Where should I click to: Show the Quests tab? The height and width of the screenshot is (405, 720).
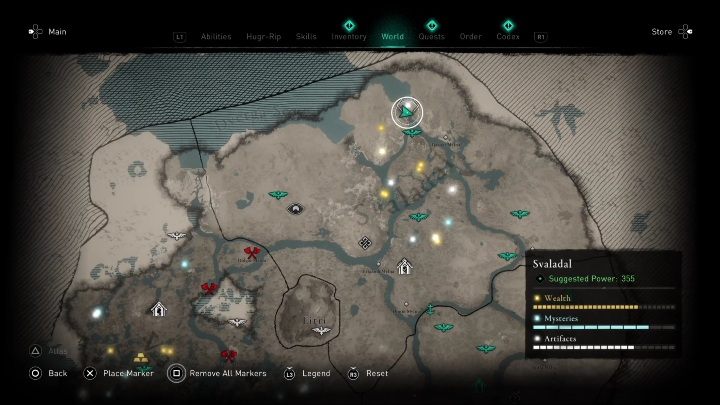[432, 37]
